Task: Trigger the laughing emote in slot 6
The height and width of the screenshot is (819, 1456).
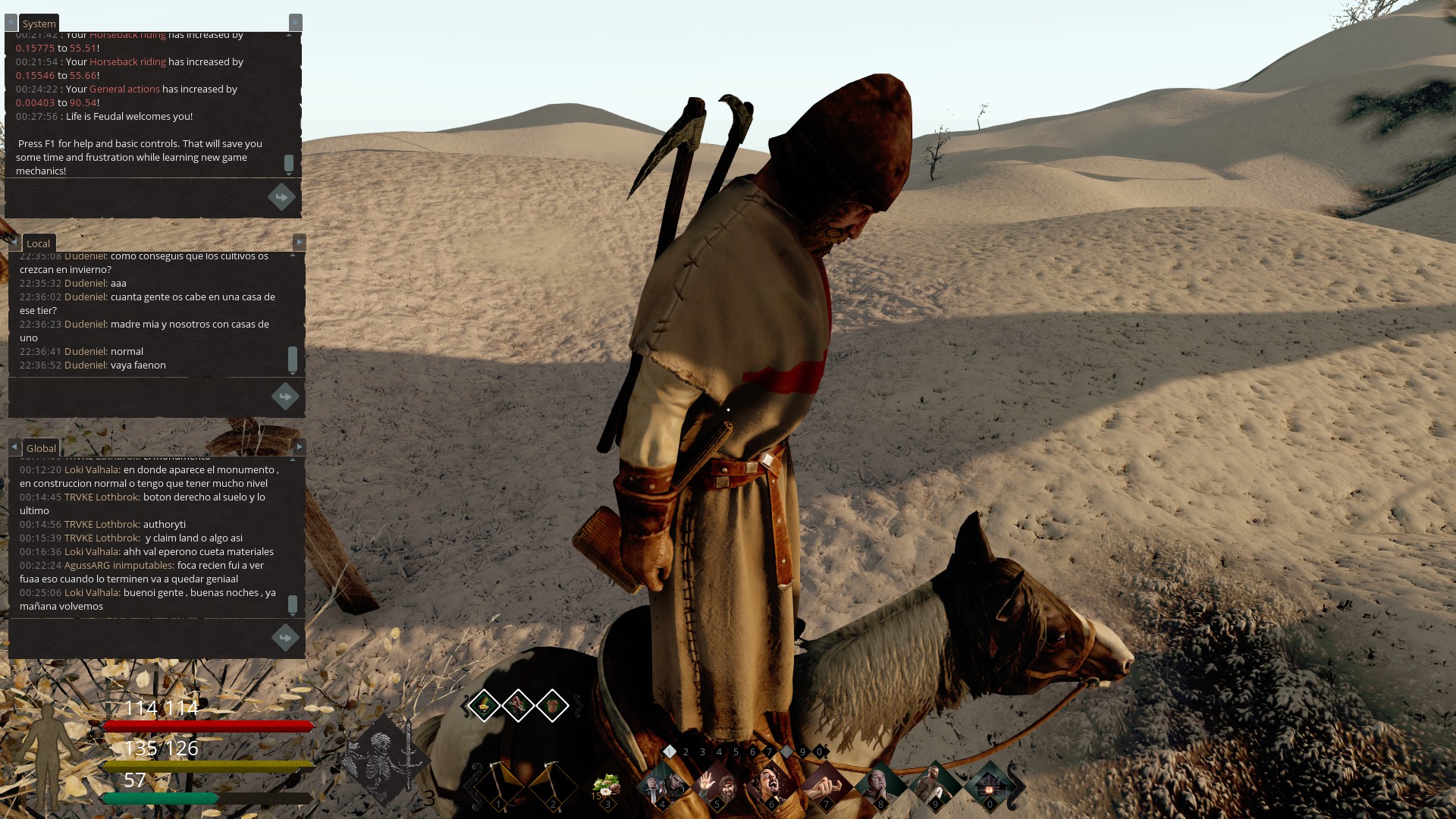Action: [772, 785]
